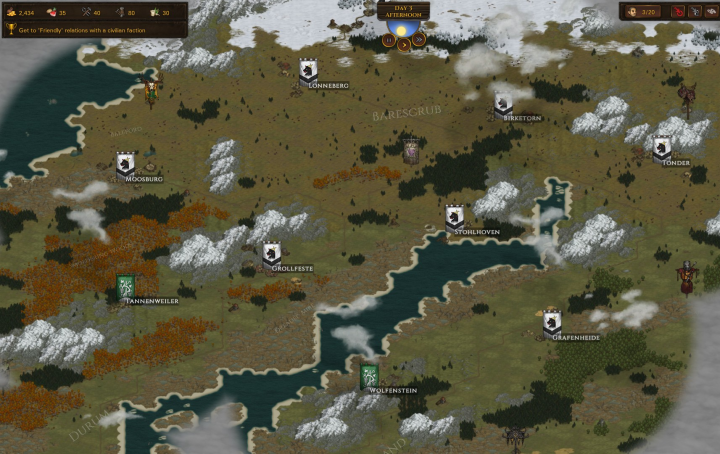Select the Grollfeste stronghold banner
This screenshot has width=720, height=454.
272,254
